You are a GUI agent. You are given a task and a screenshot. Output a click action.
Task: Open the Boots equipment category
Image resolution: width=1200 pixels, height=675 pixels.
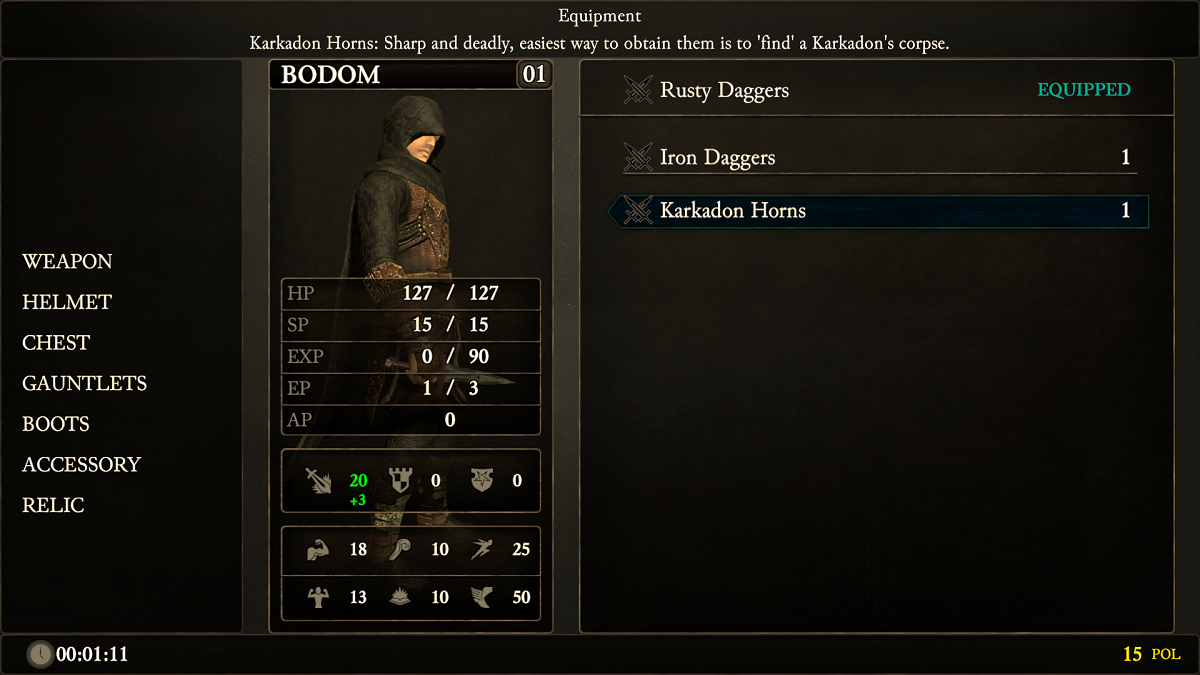(x=56, y=424)
